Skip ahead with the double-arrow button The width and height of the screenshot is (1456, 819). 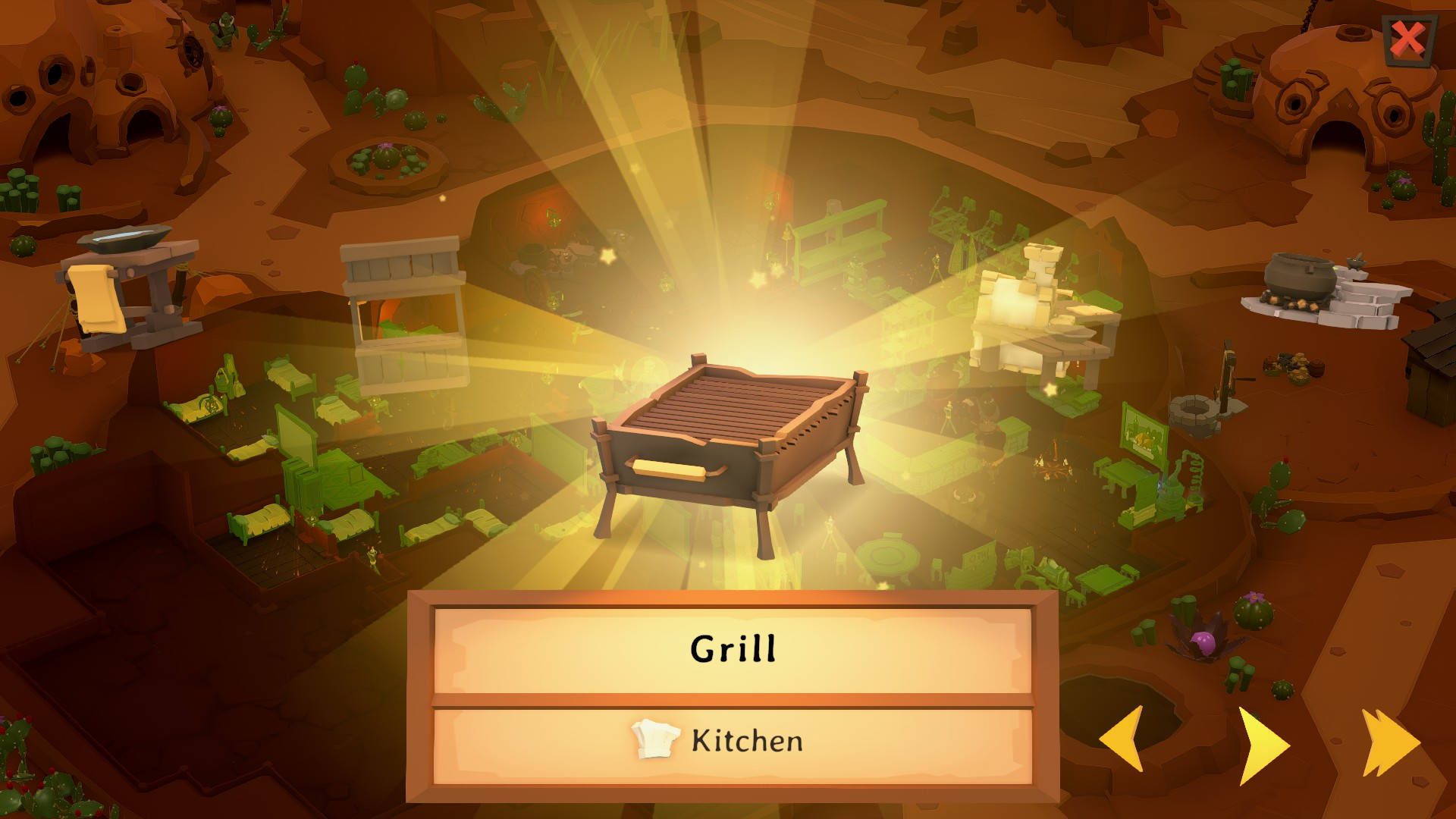tap(1389, 744)
